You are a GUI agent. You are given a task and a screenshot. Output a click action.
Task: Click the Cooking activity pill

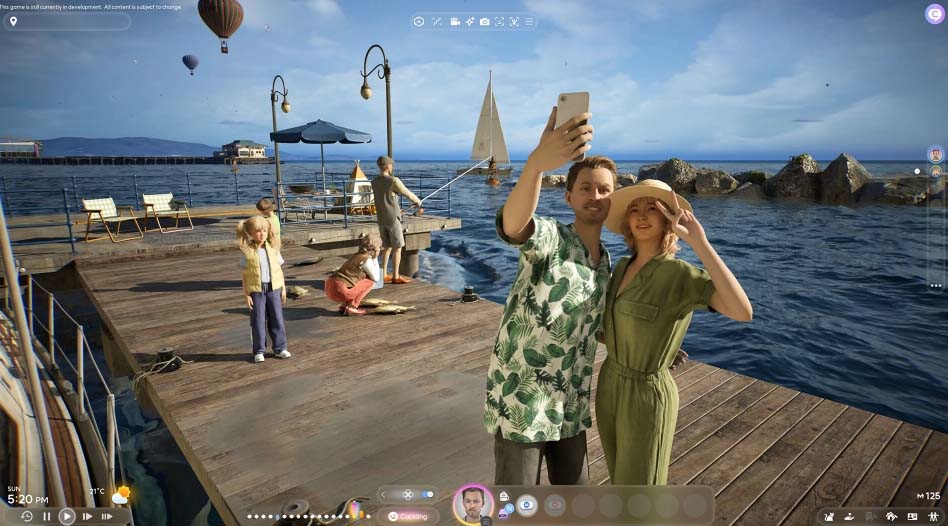pyautogui.click(x=408, y=516)
